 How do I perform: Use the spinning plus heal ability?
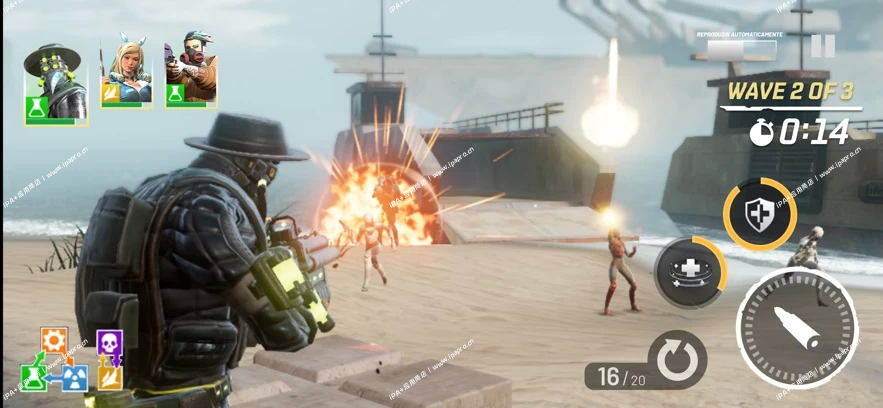688,270
